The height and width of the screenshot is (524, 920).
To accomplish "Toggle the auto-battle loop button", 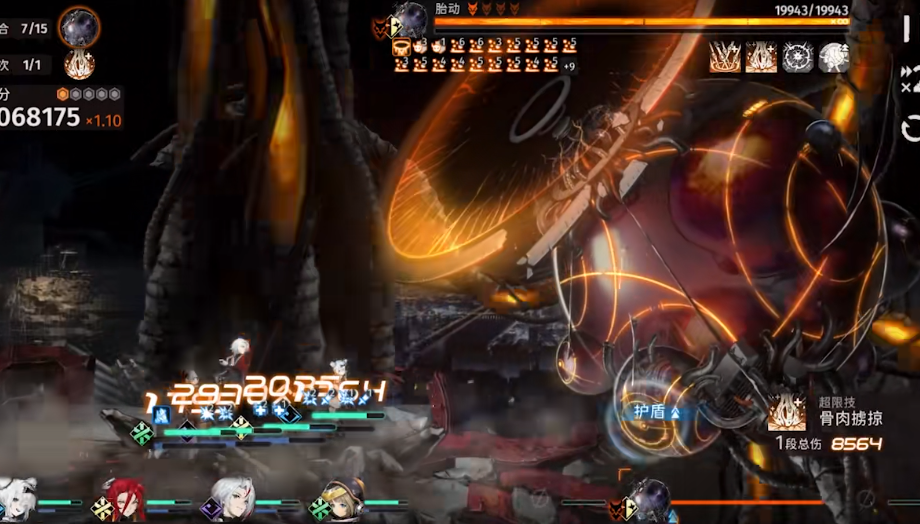I will 910,128.
